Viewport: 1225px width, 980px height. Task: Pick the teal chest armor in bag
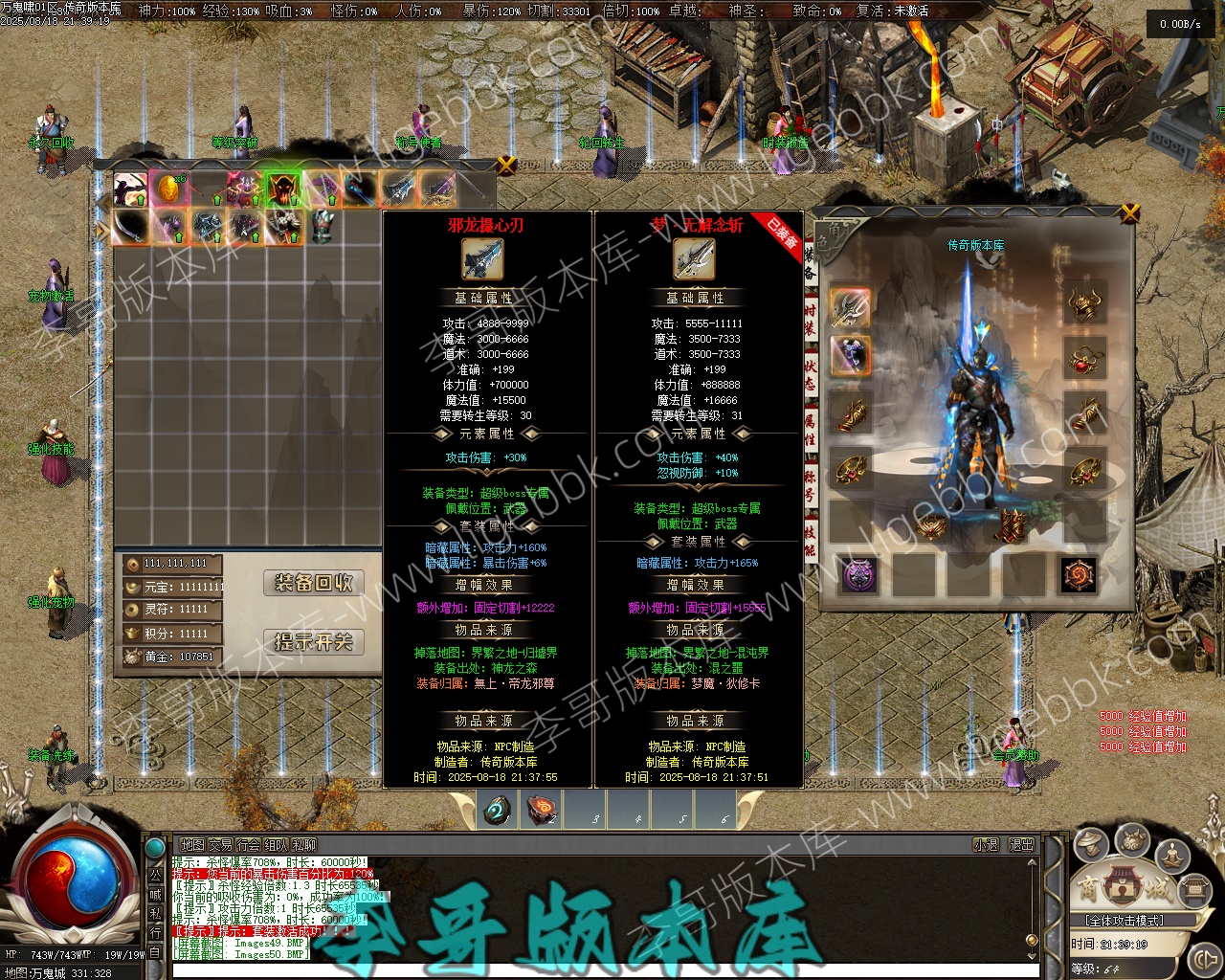[x=323, y=227]
